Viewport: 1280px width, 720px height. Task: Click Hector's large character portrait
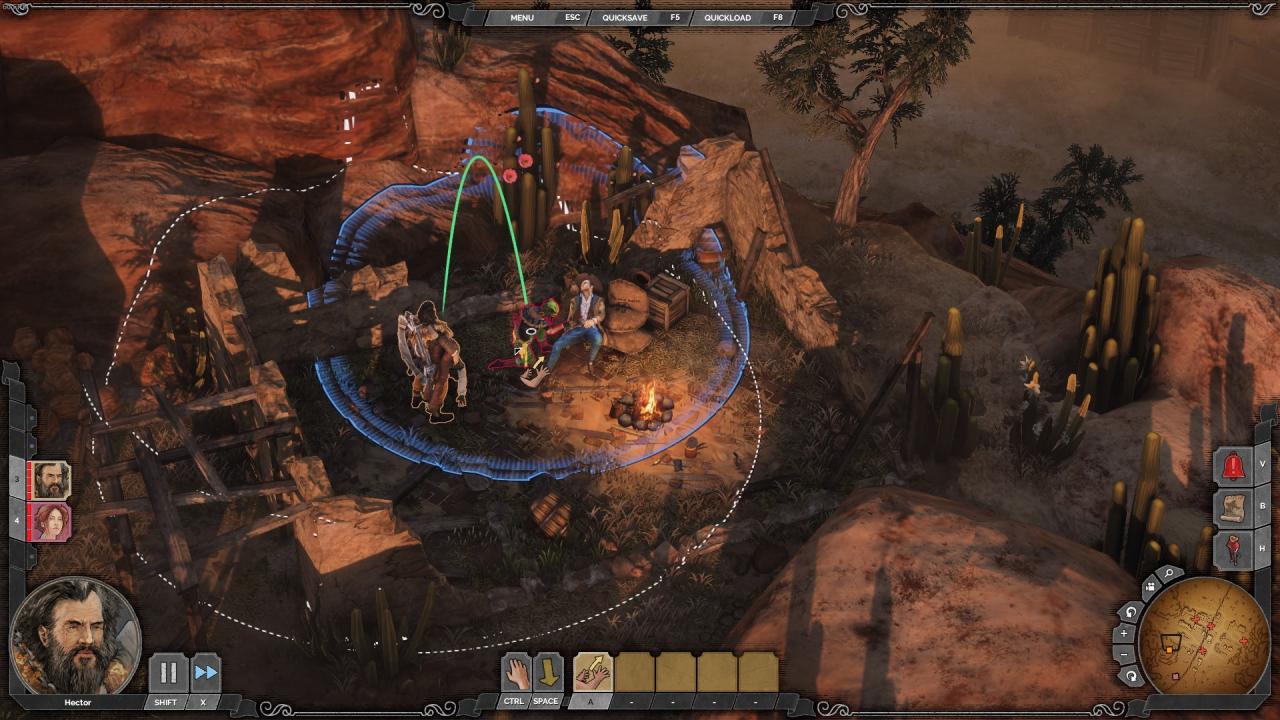point(75,636)
